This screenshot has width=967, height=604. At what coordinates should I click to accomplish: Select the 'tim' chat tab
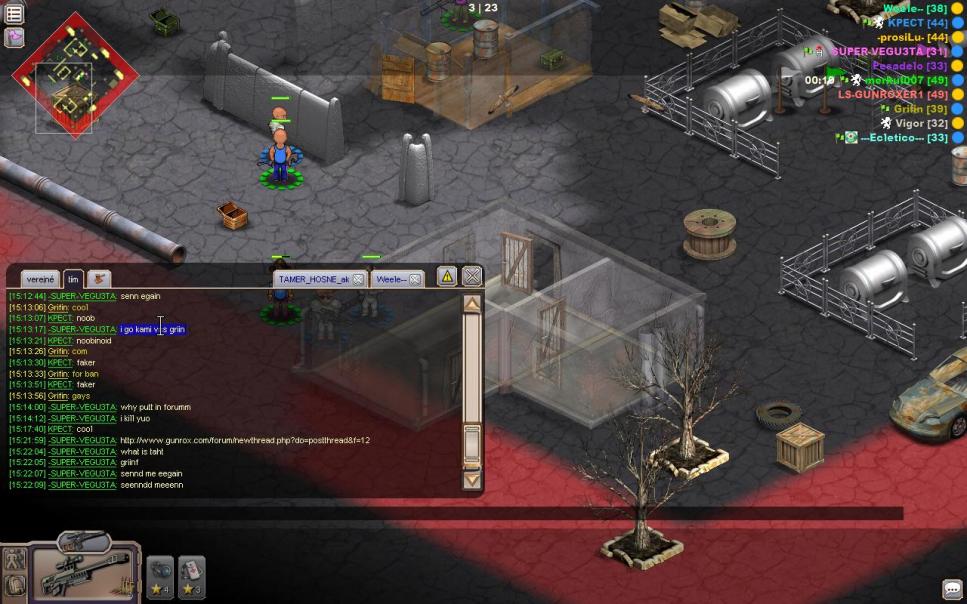73,279
